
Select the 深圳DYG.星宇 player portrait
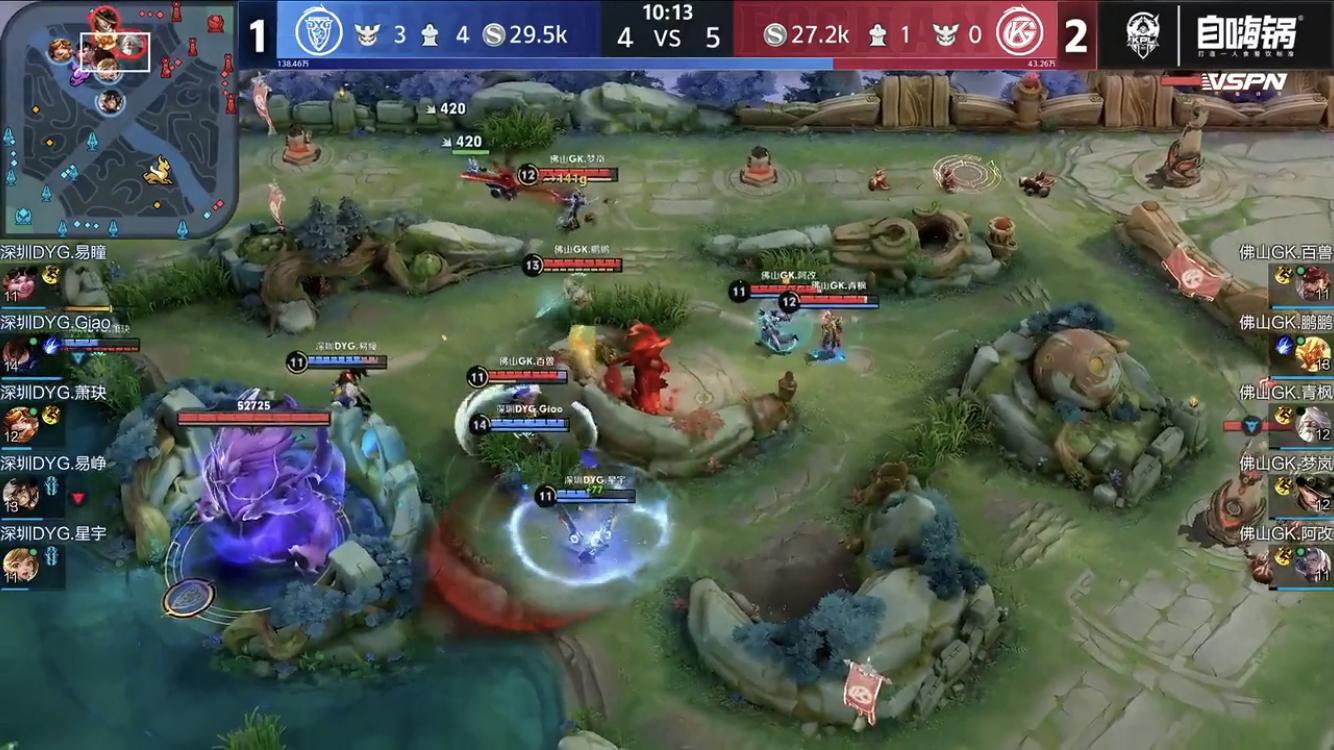(x=19, y=564)
